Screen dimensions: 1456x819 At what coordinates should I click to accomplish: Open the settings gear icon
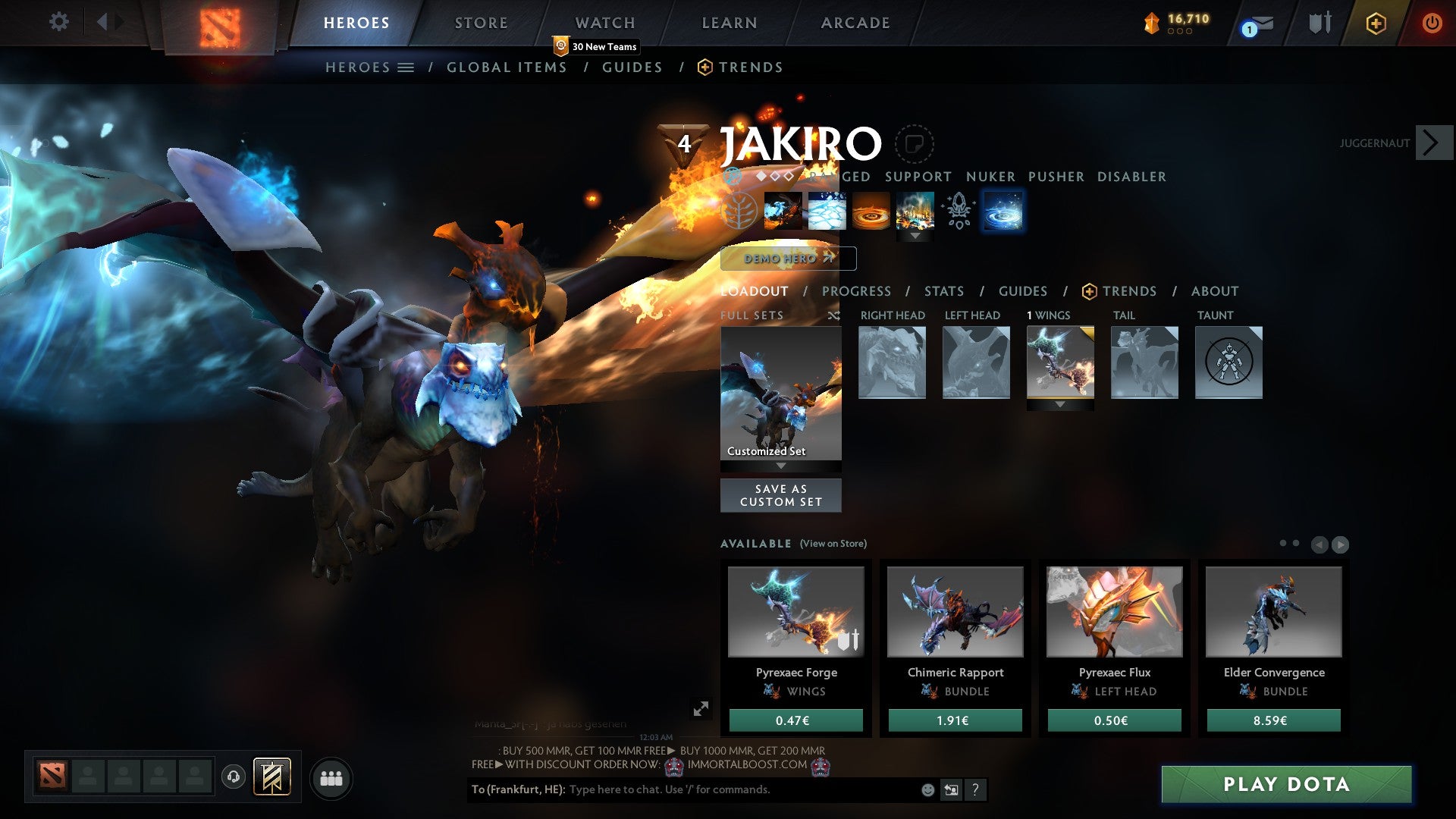(x=58, y=22)
